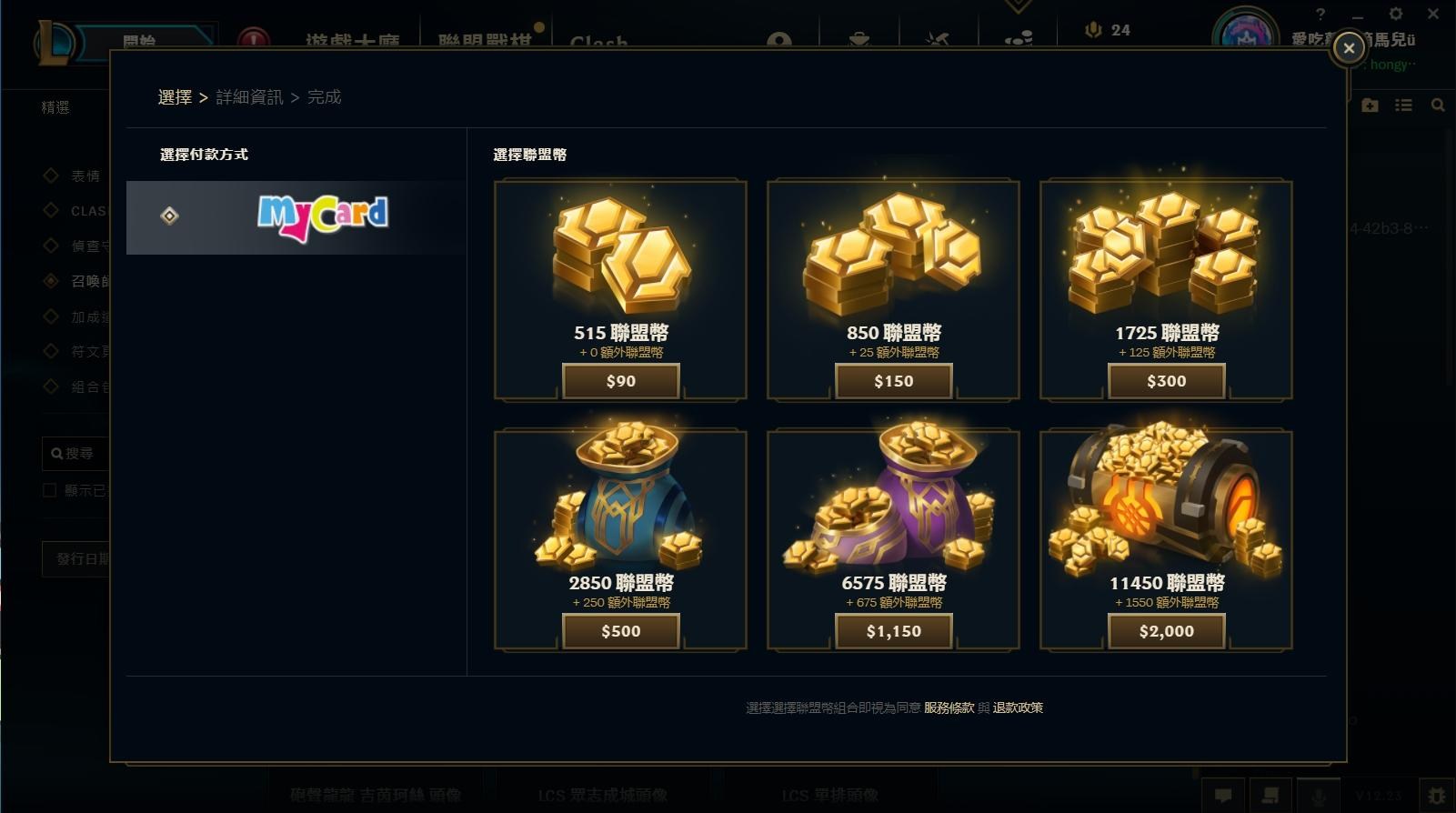Select the 表情 category filter diamond
Image resolution: width=1456 pixels, height=813 pixels.
[x=52, y=176]
